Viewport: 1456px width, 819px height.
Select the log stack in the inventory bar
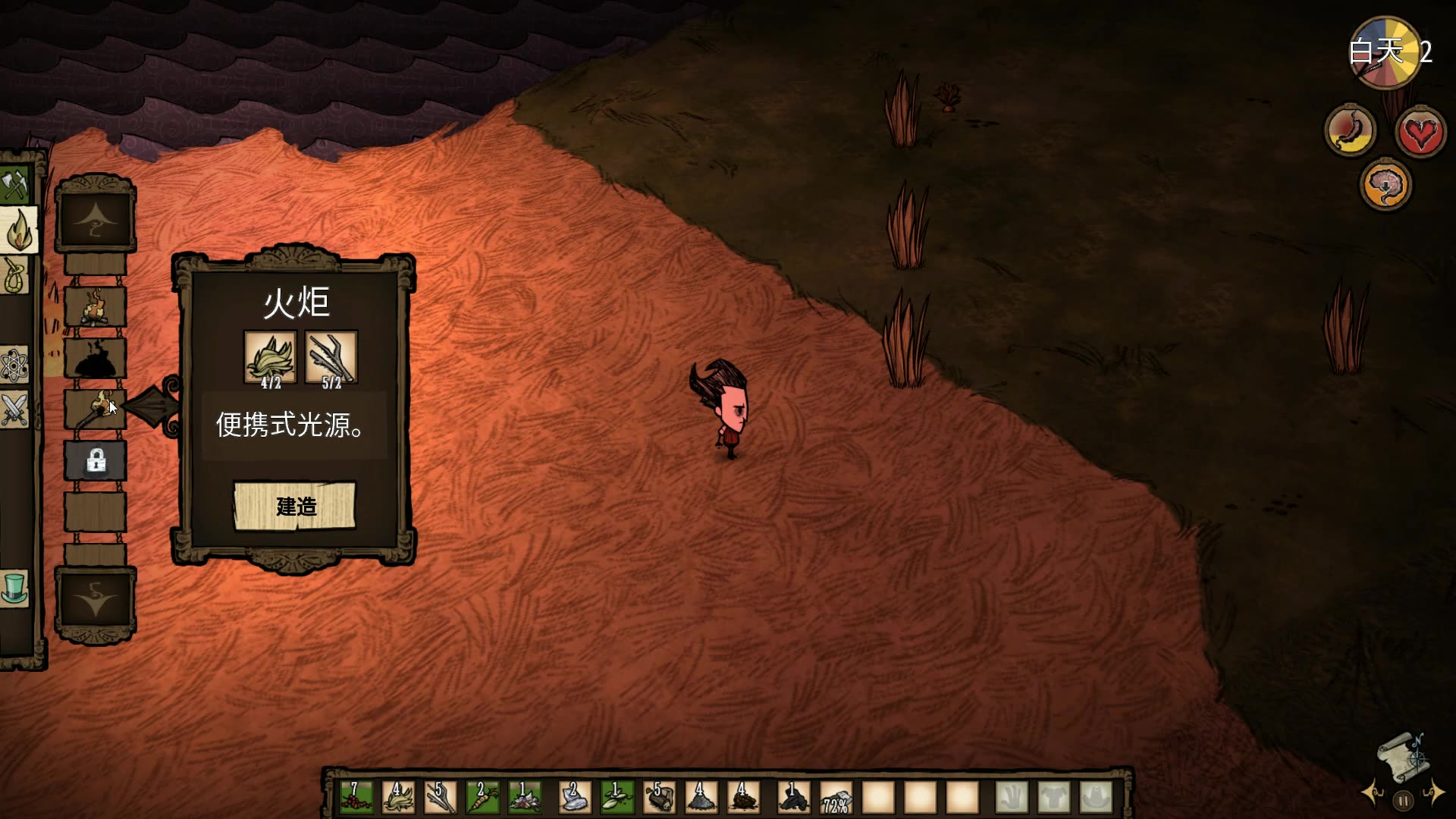pos(659,798)
